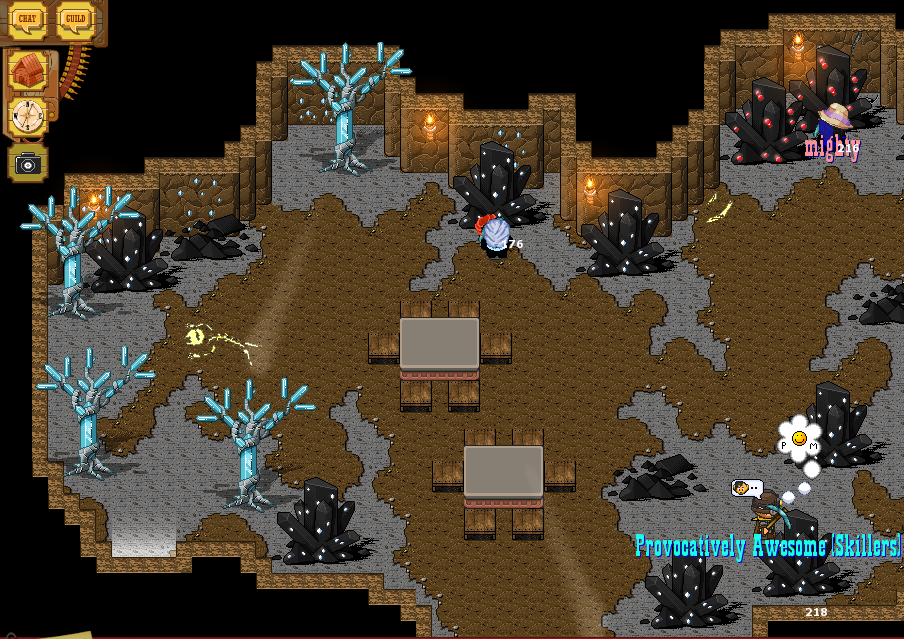Viewport: 904px width, 639px height.
Task: Open the compass map icon
Action: (x=28, y=117)
